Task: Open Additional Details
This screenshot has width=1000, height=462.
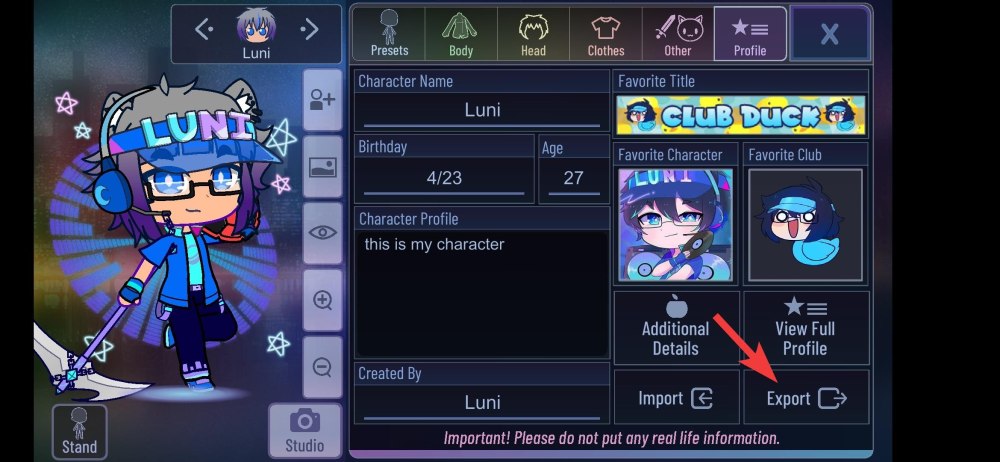Action: pyautogui.click(x=676, y=327)
